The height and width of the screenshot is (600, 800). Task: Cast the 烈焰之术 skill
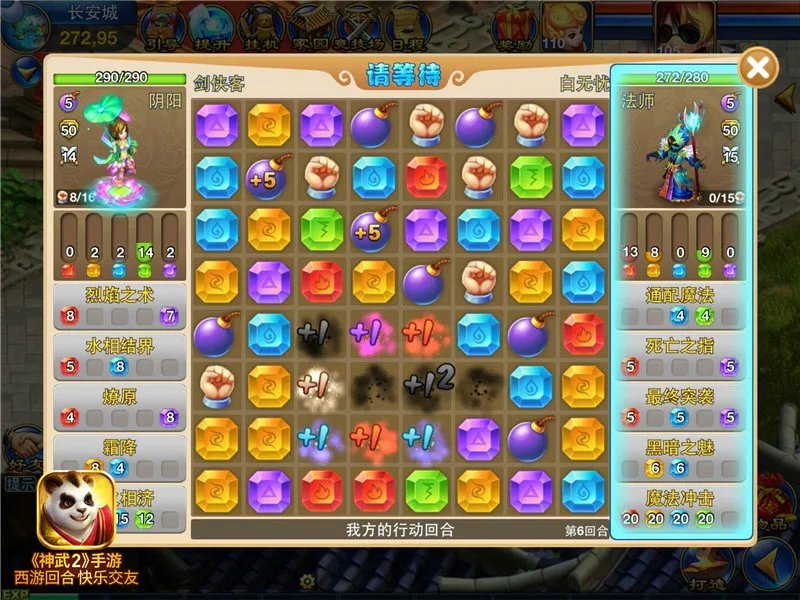pyautogui.click(x=120, y=304)
